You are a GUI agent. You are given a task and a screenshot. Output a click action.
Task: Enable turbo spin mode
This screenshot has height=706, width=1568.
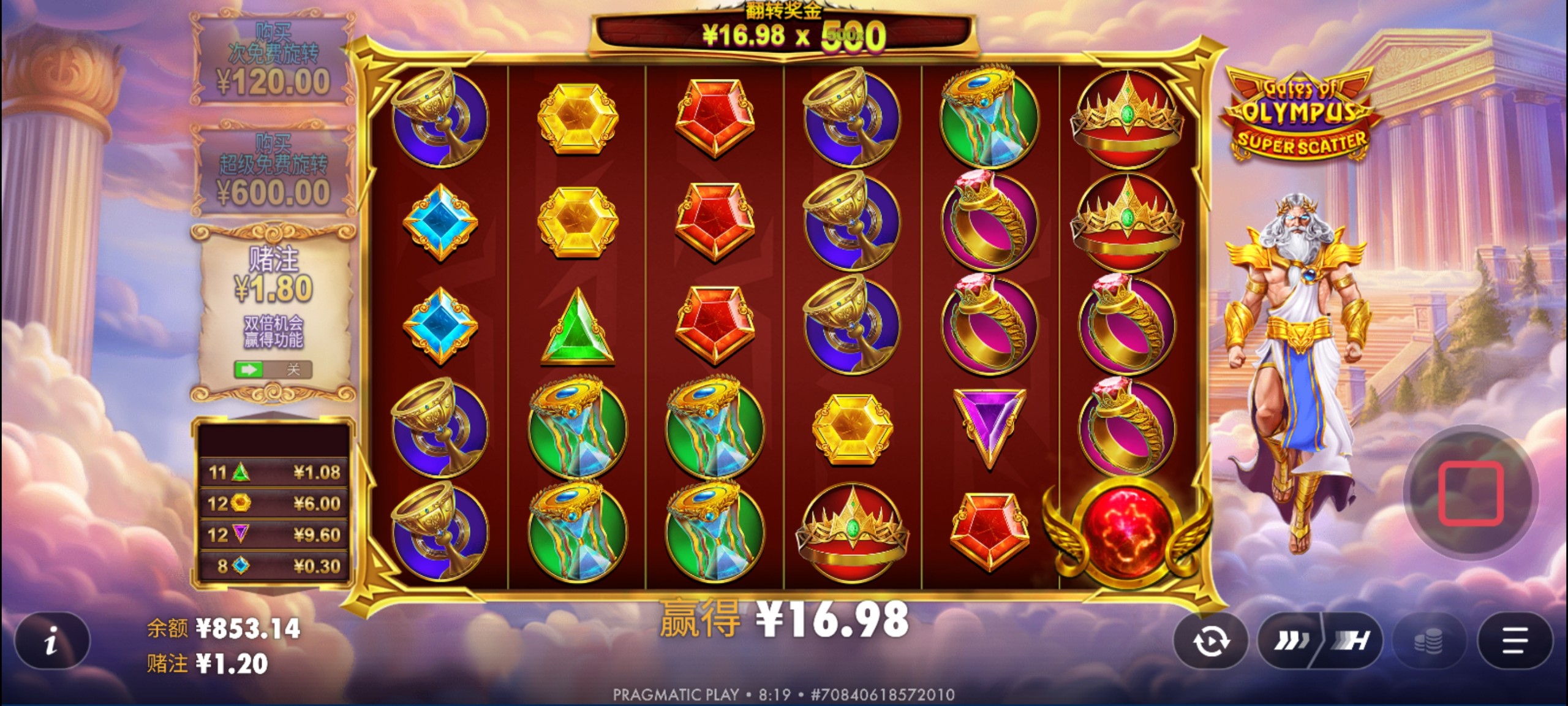(x=1350, y=641)
